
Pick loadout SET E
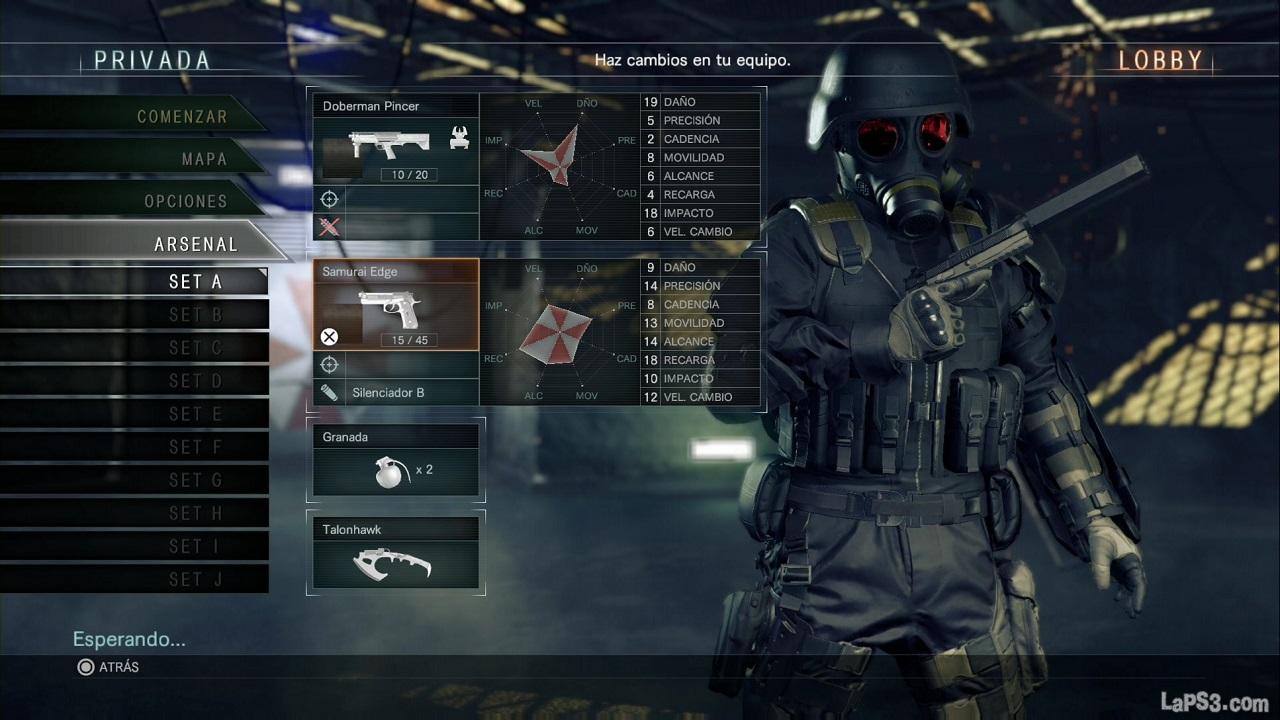point(195,413)
